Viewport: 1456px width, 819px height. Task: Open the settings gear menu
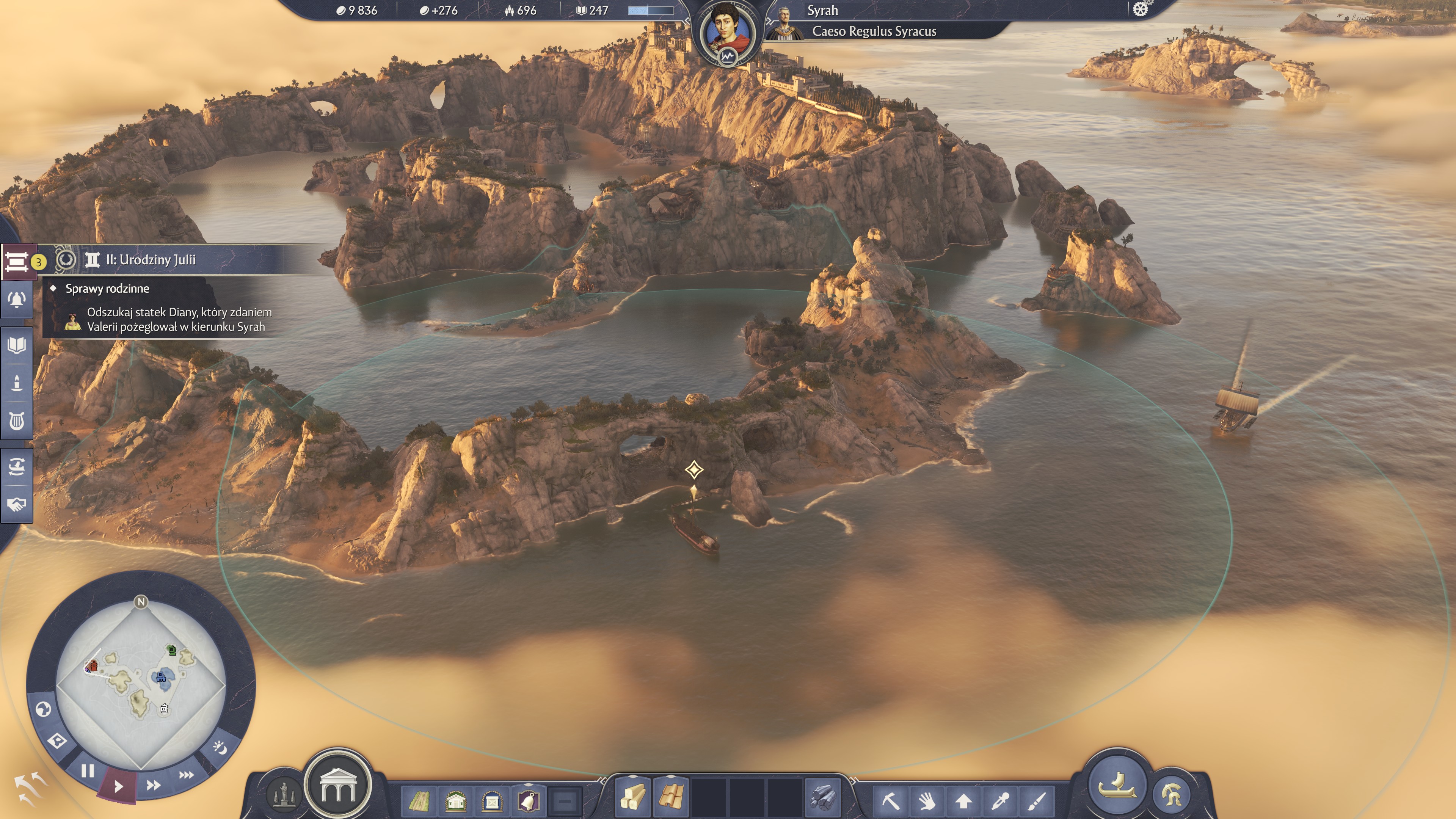coord(1141,9)
